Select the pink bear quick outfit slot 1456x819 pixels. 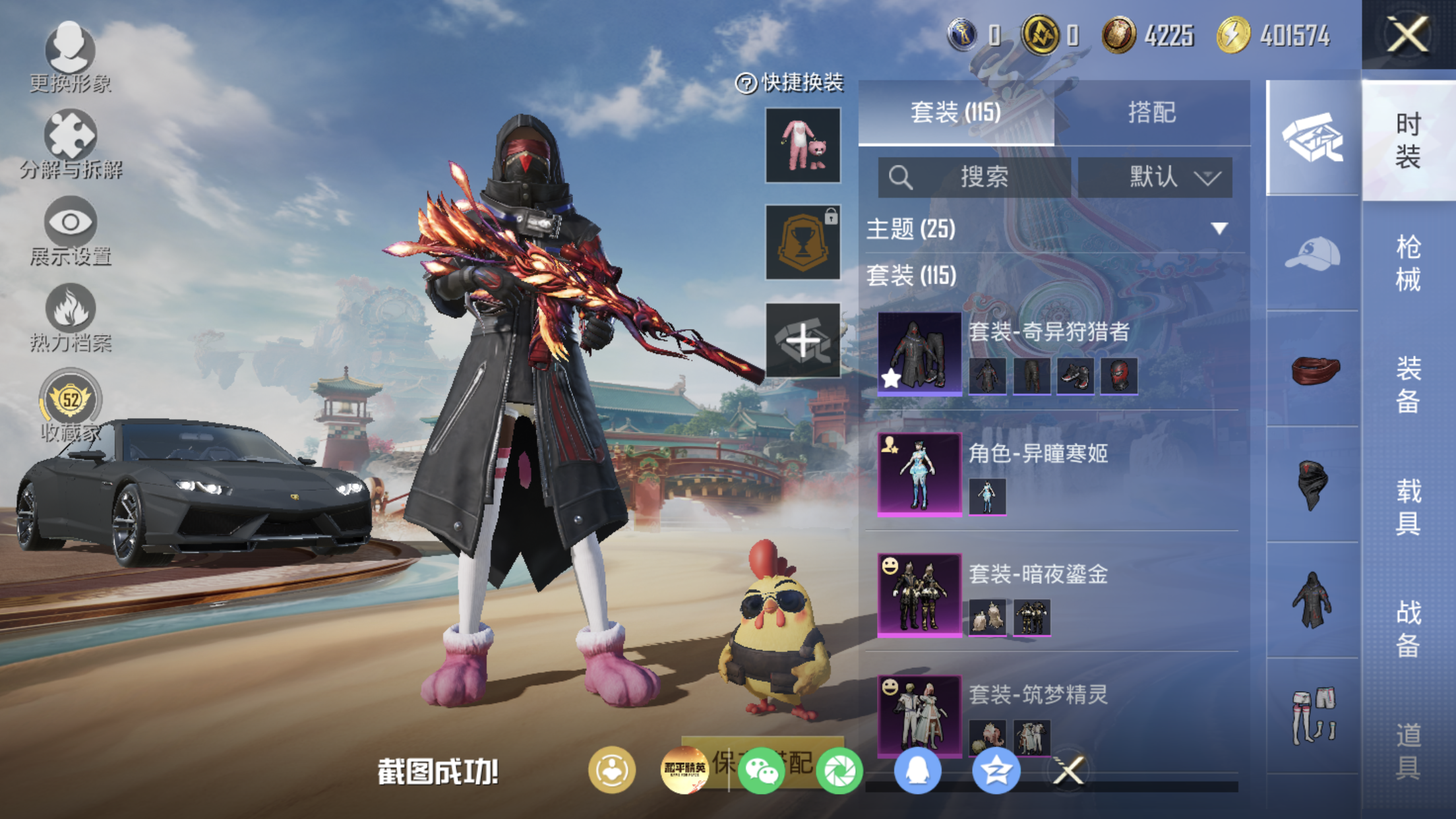coord(803,146)
